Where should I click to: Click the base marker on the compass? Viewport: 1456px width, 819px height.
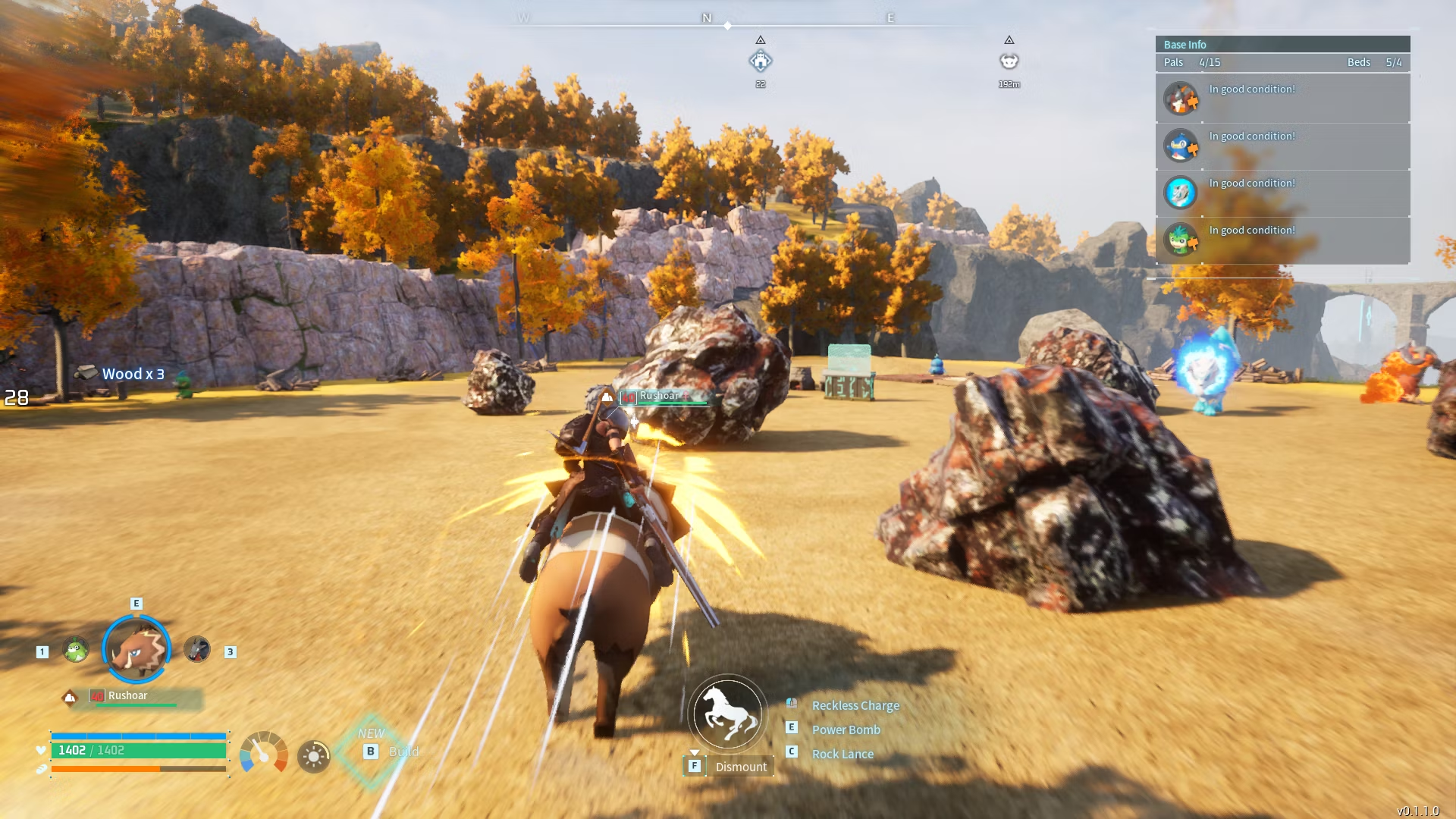pos(761,61)
